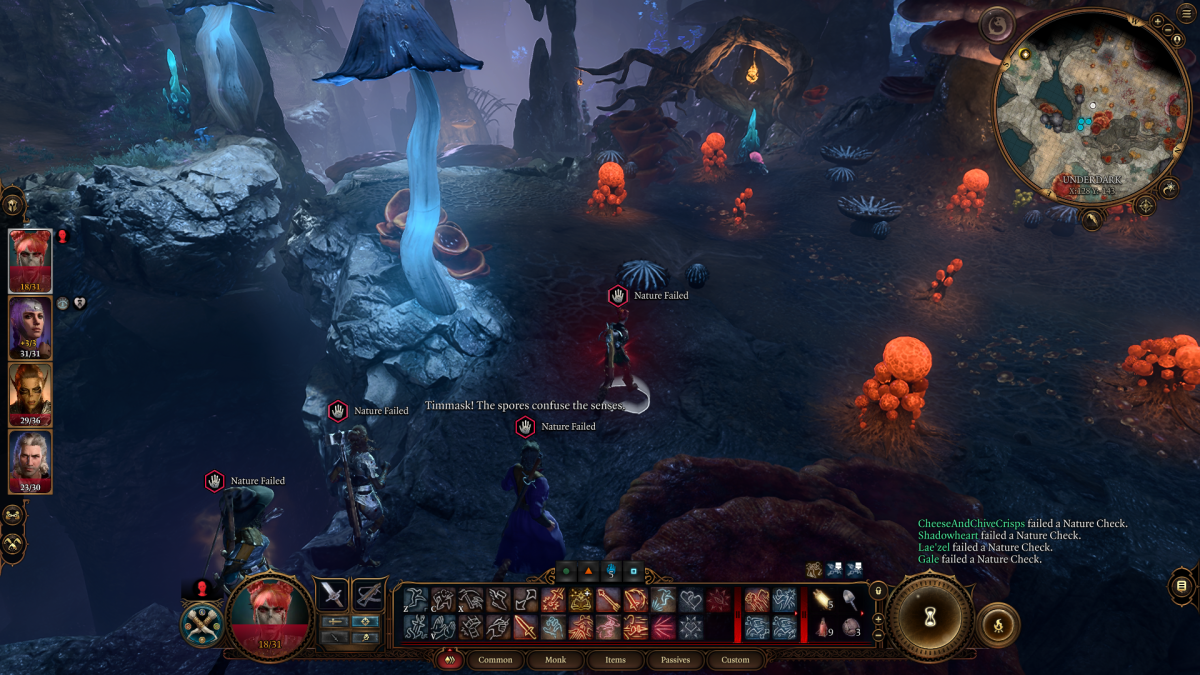Use the shovel item in hotbar
The width and height of the screenshot is (1200, 675).
pyautogui.click(x=848, y=599)
